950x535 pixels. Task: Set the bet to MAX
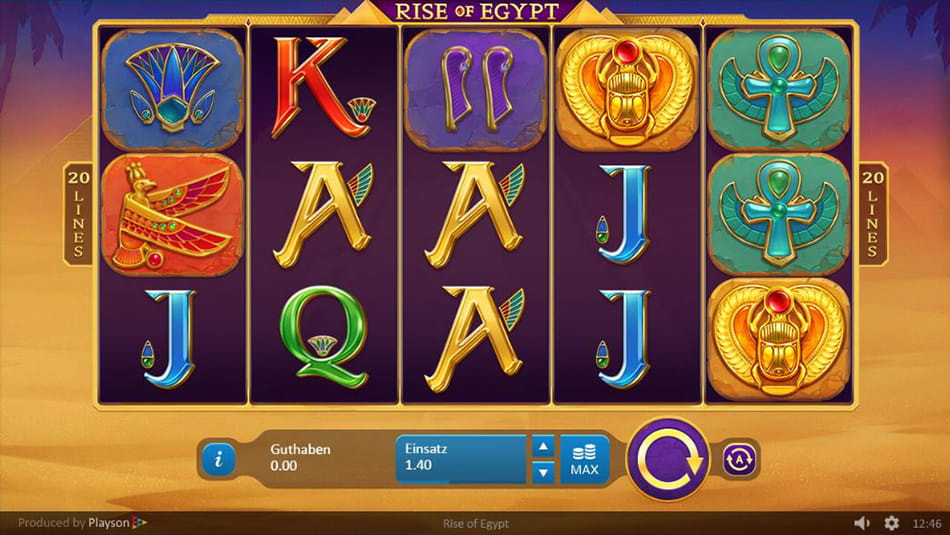click(584, 459)
